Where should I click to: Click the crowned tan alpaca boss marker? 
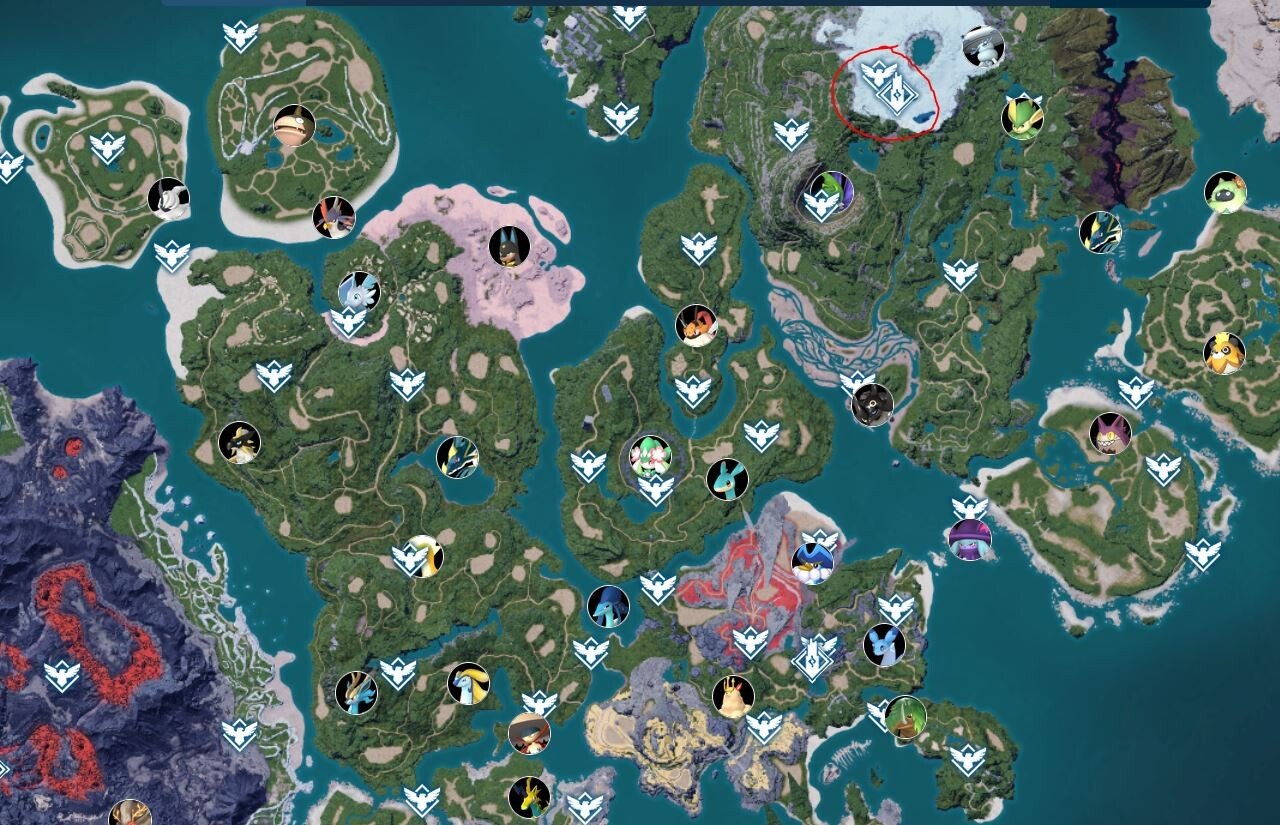pyautogui.click(x=733, y=696)
